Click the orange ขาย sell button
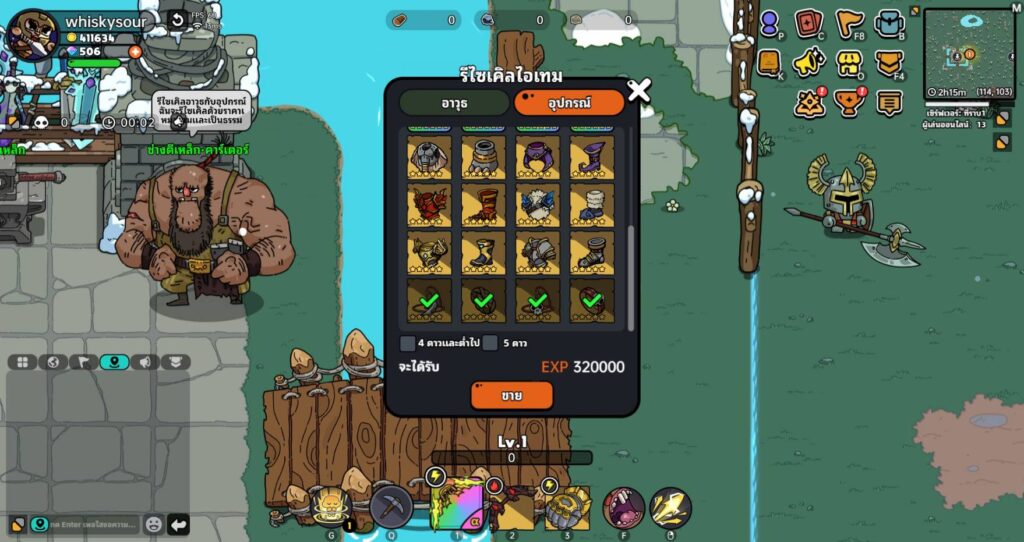 (x=511, y=395)
